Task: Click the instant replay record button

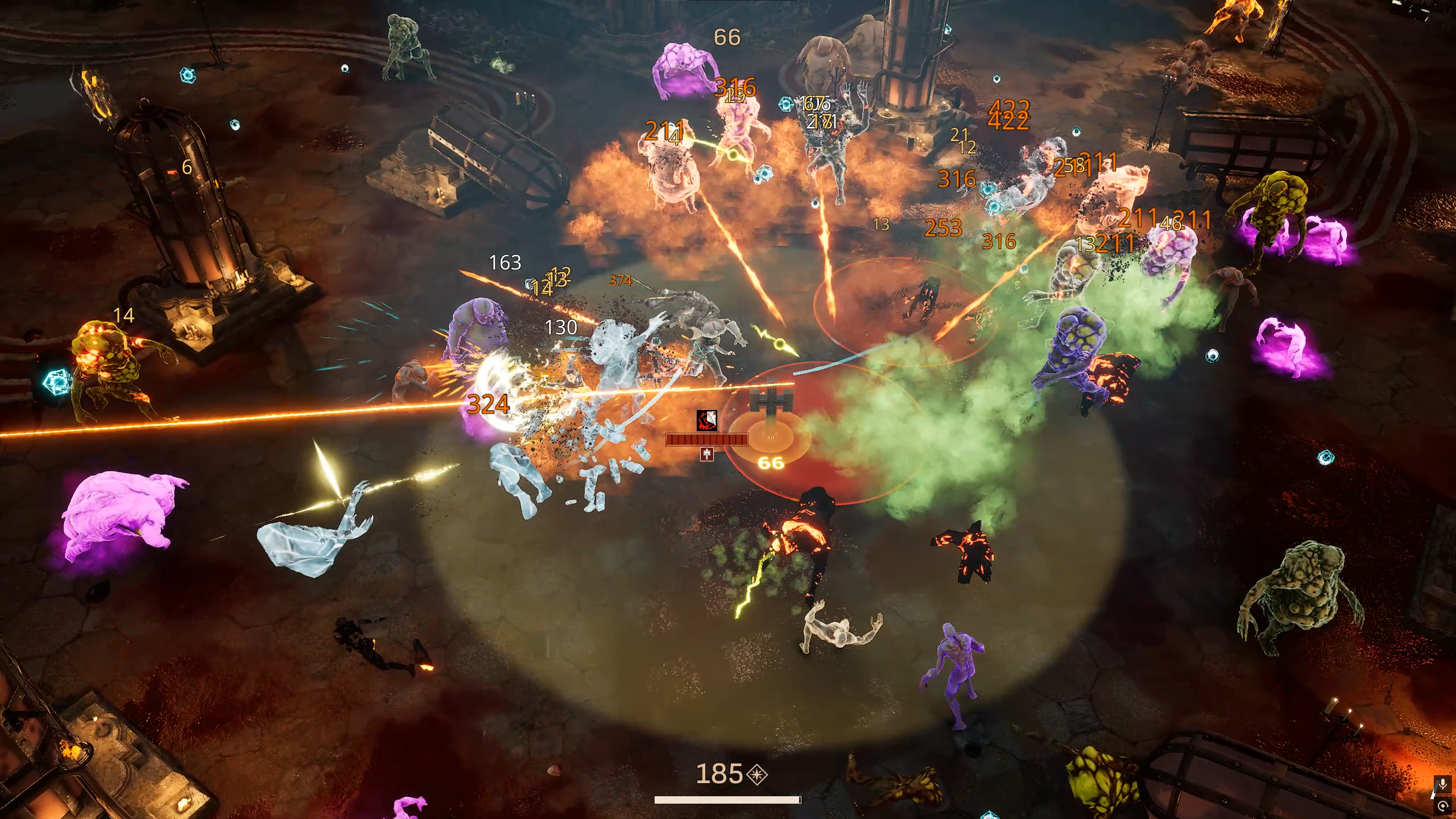Action: (x=1443, y=806)
